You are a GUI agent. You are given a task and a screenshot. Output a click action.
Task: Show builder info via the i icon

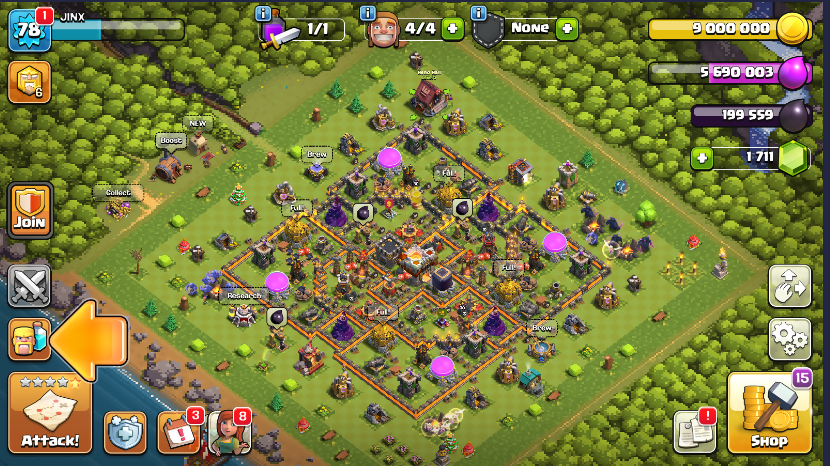367,13
